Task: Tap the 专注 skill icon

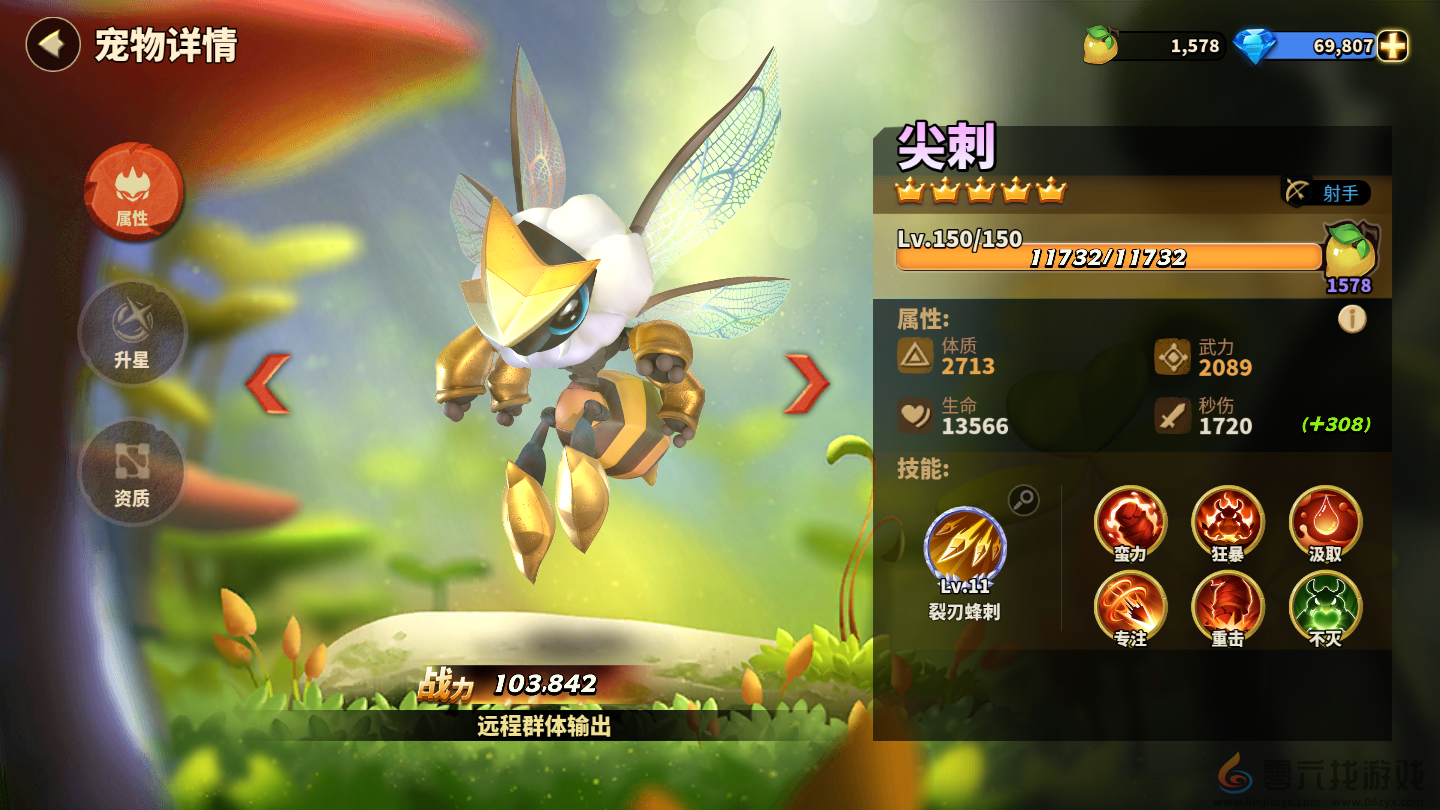Action: tap(1130, 605)
